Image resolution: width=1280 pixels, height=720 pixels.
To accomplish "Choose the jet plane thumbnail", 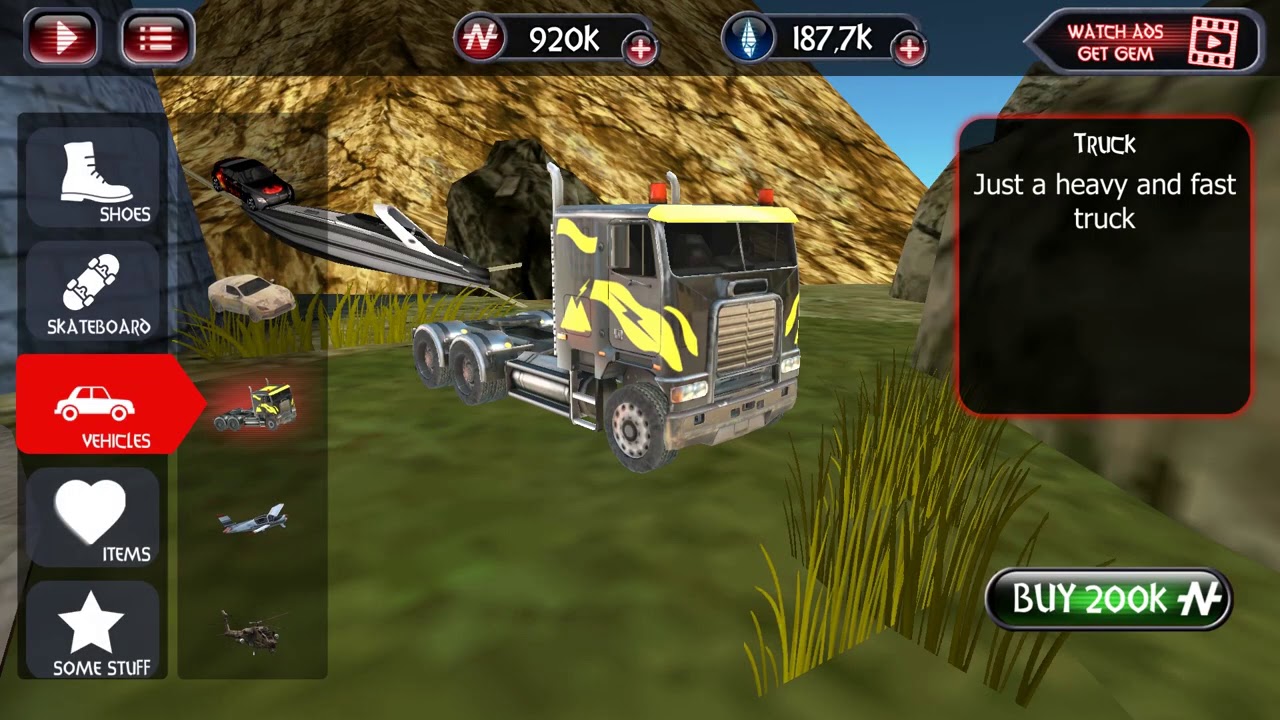I will click(253, 519).
